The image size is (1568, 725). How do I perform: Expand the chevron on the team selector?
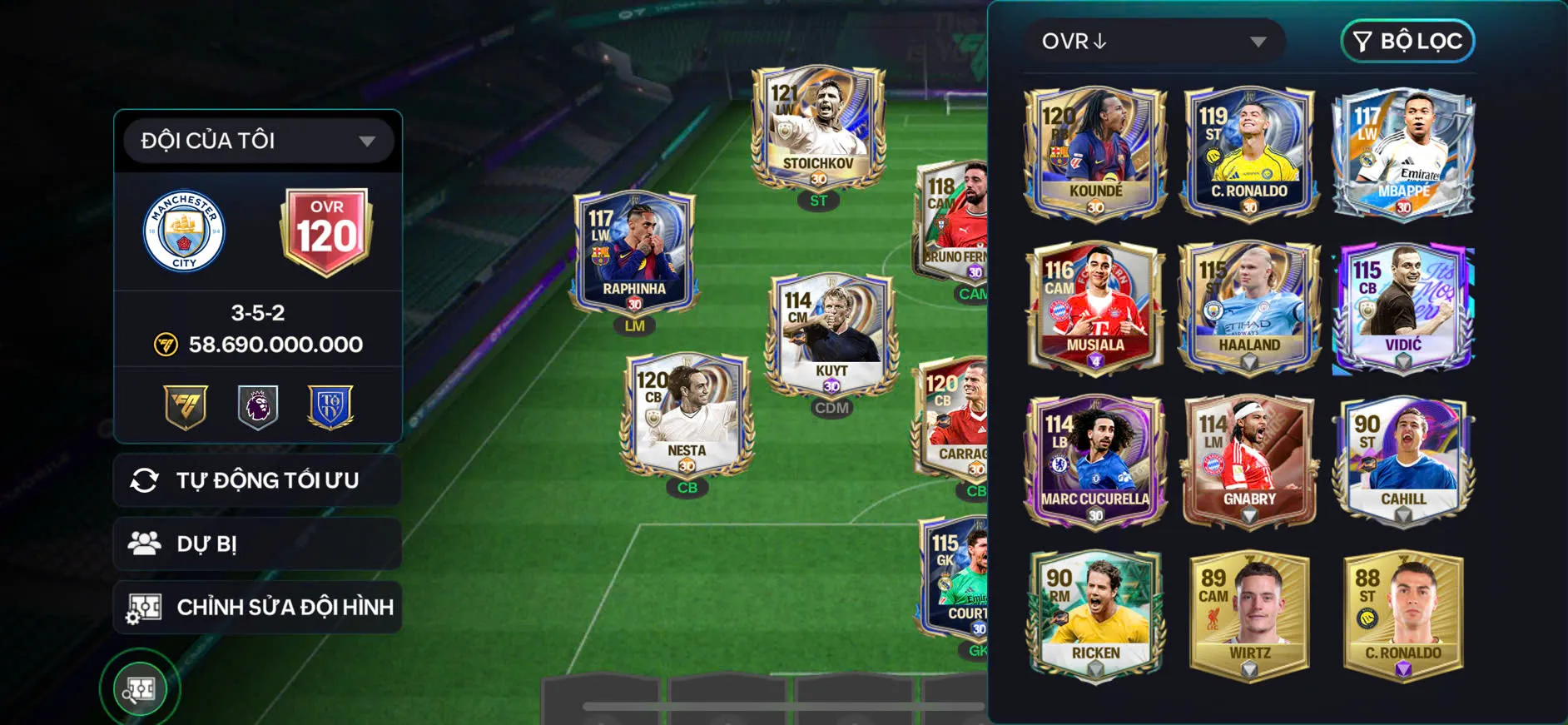coord(367,141)
